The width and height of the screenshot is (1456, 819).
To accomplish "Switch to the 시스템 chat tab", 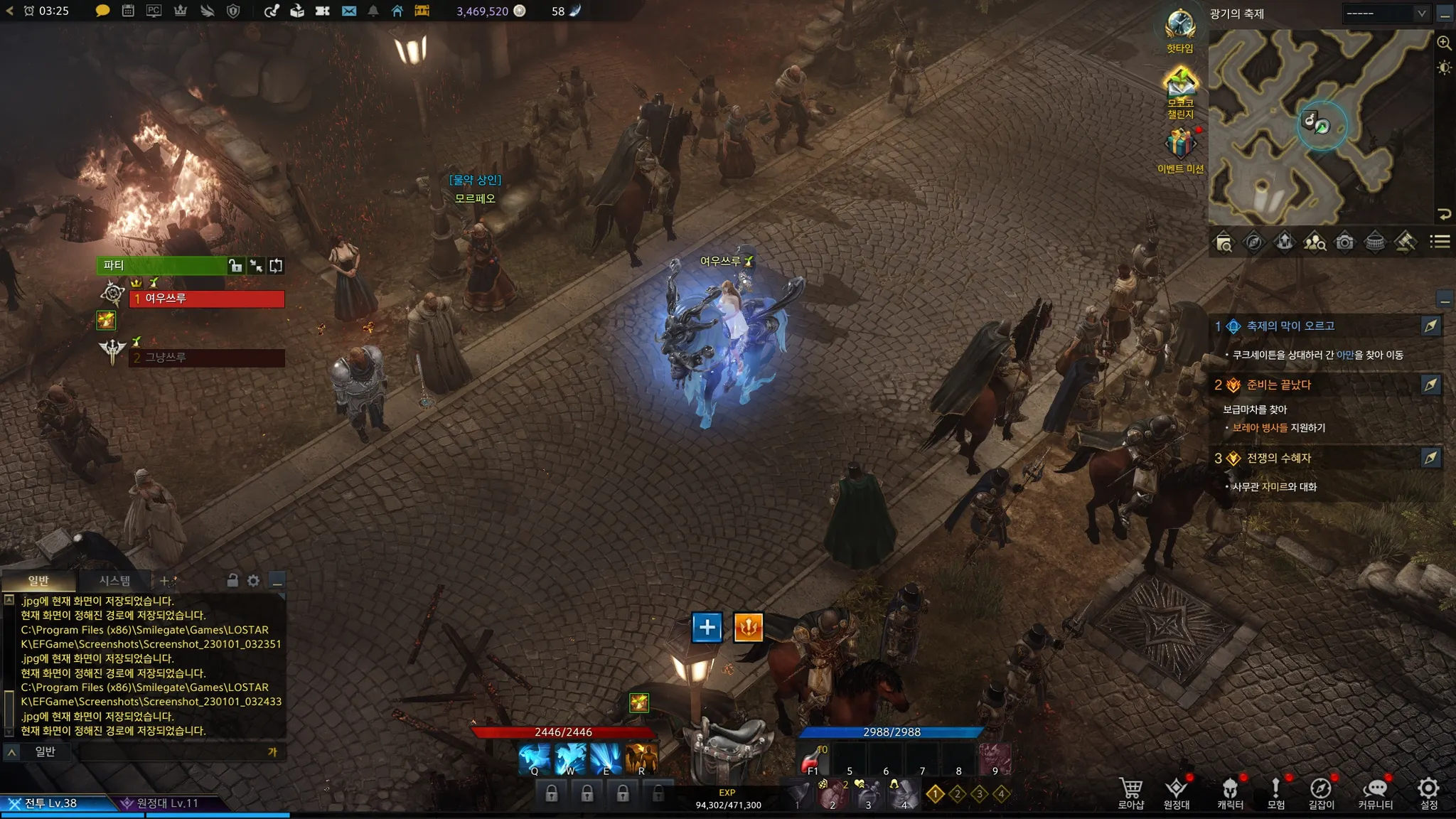I will 114,580.
